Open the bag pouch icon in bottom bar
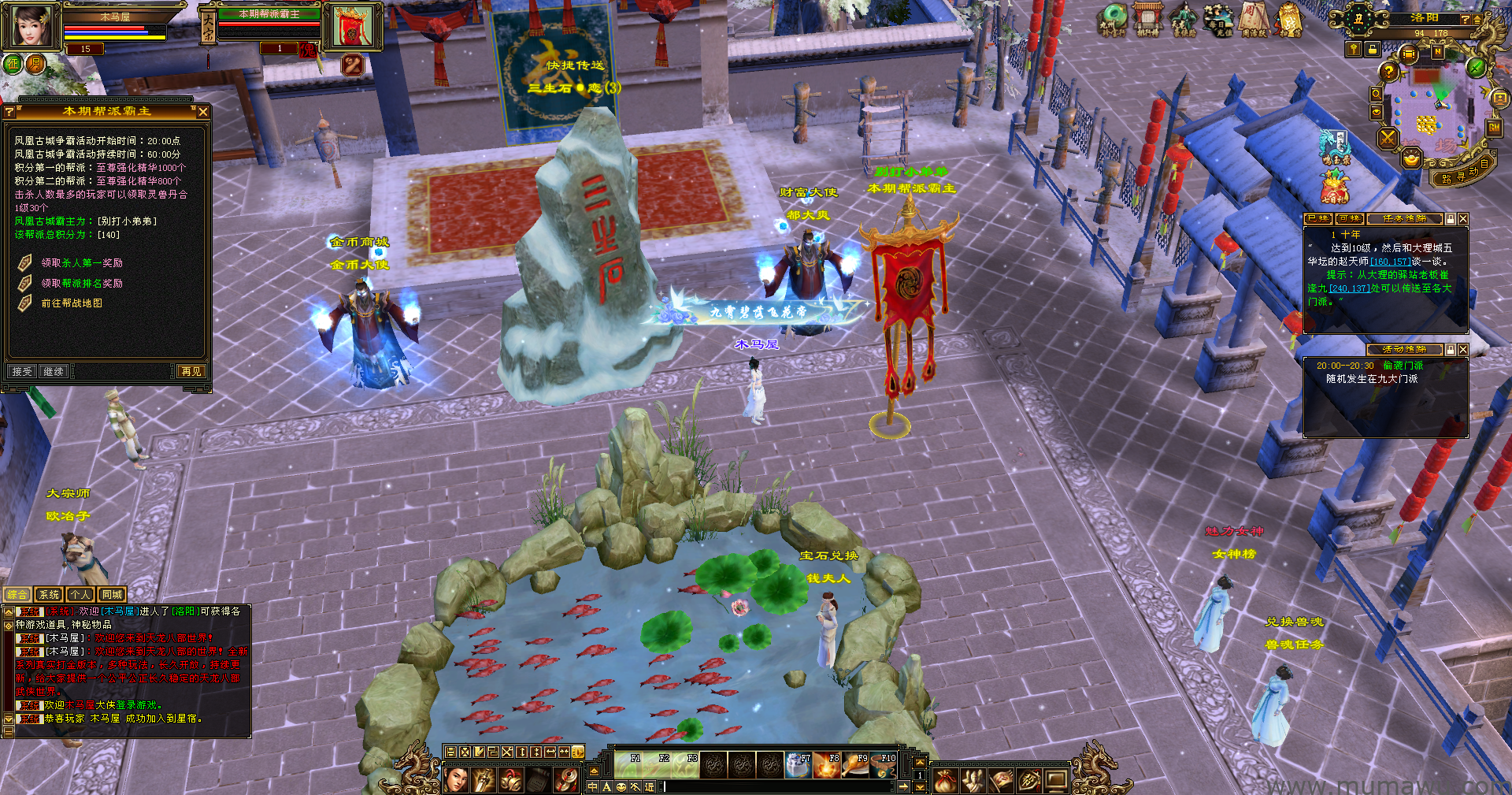 click(945, 781)
